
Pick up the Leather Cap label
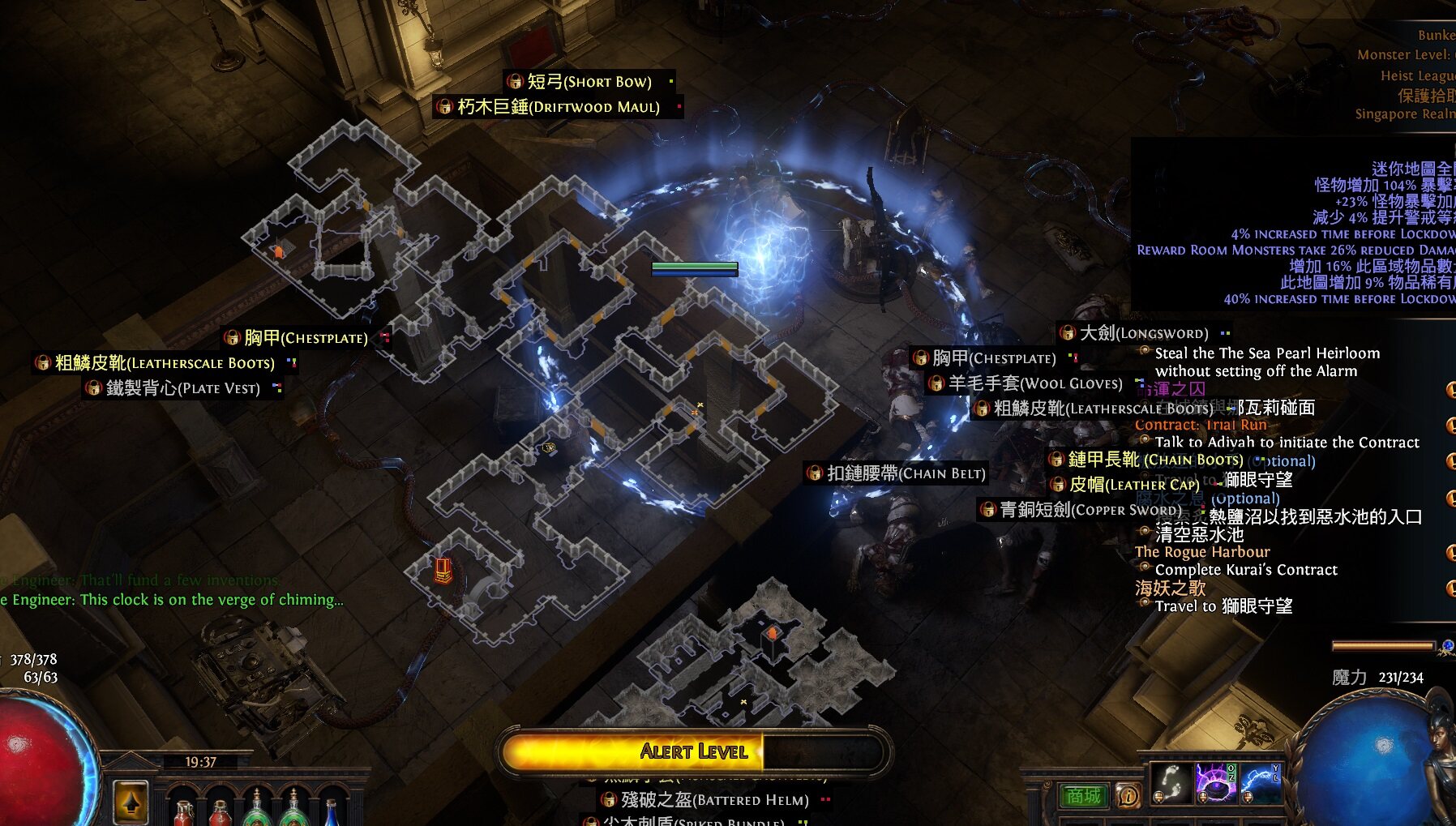pos(1133,485)
